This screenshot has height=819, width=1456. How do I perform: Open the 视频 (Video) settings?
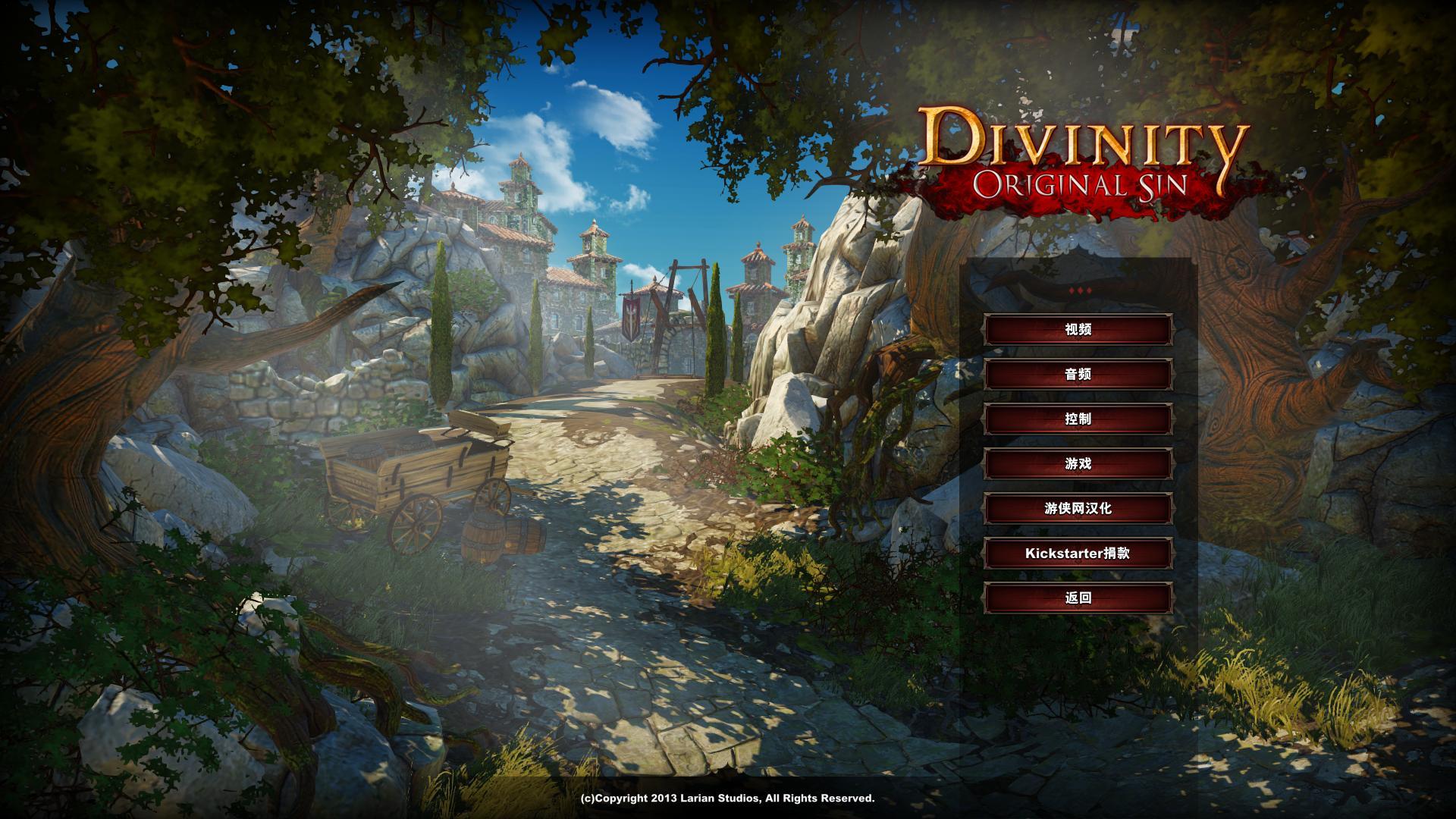(1078, 330)
